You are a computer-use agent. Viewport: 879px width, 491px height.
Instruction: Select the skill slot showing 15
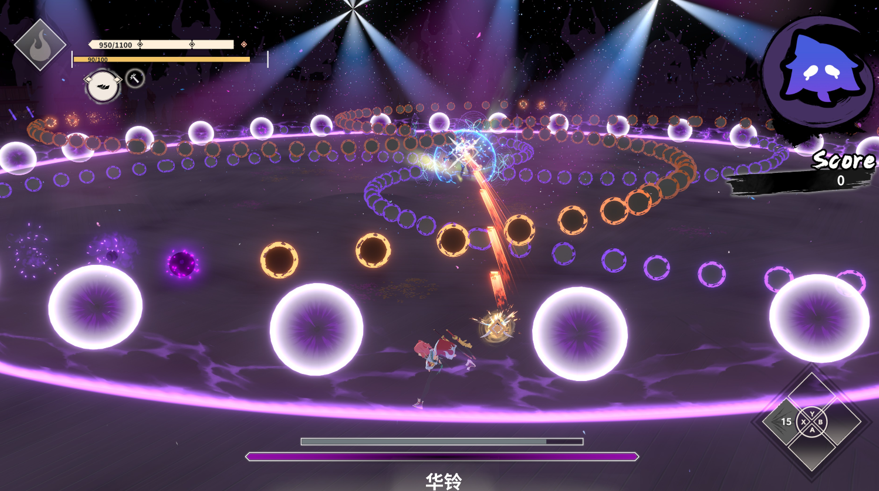[785, 422]
